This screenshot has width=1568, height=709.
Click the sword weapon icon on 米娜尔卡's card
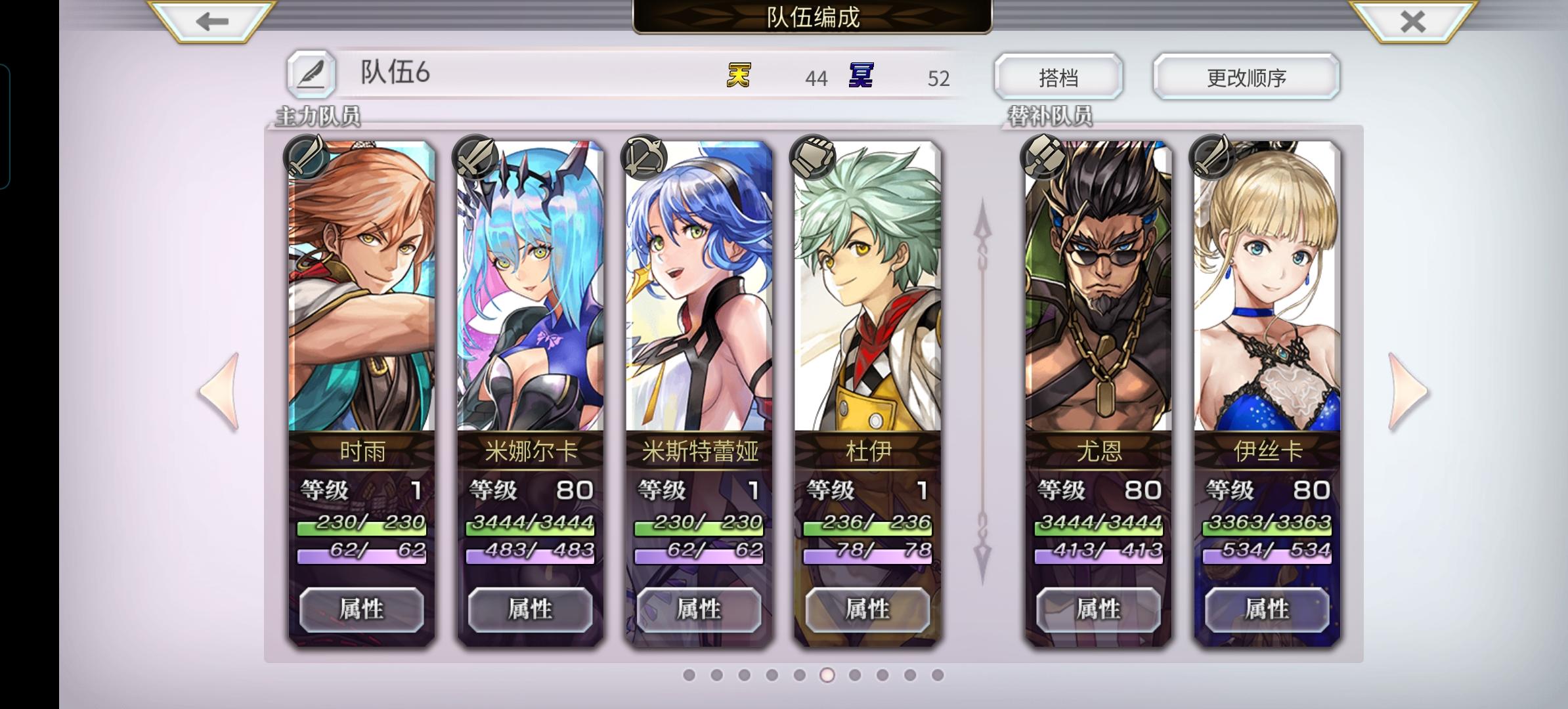[475, 160]
